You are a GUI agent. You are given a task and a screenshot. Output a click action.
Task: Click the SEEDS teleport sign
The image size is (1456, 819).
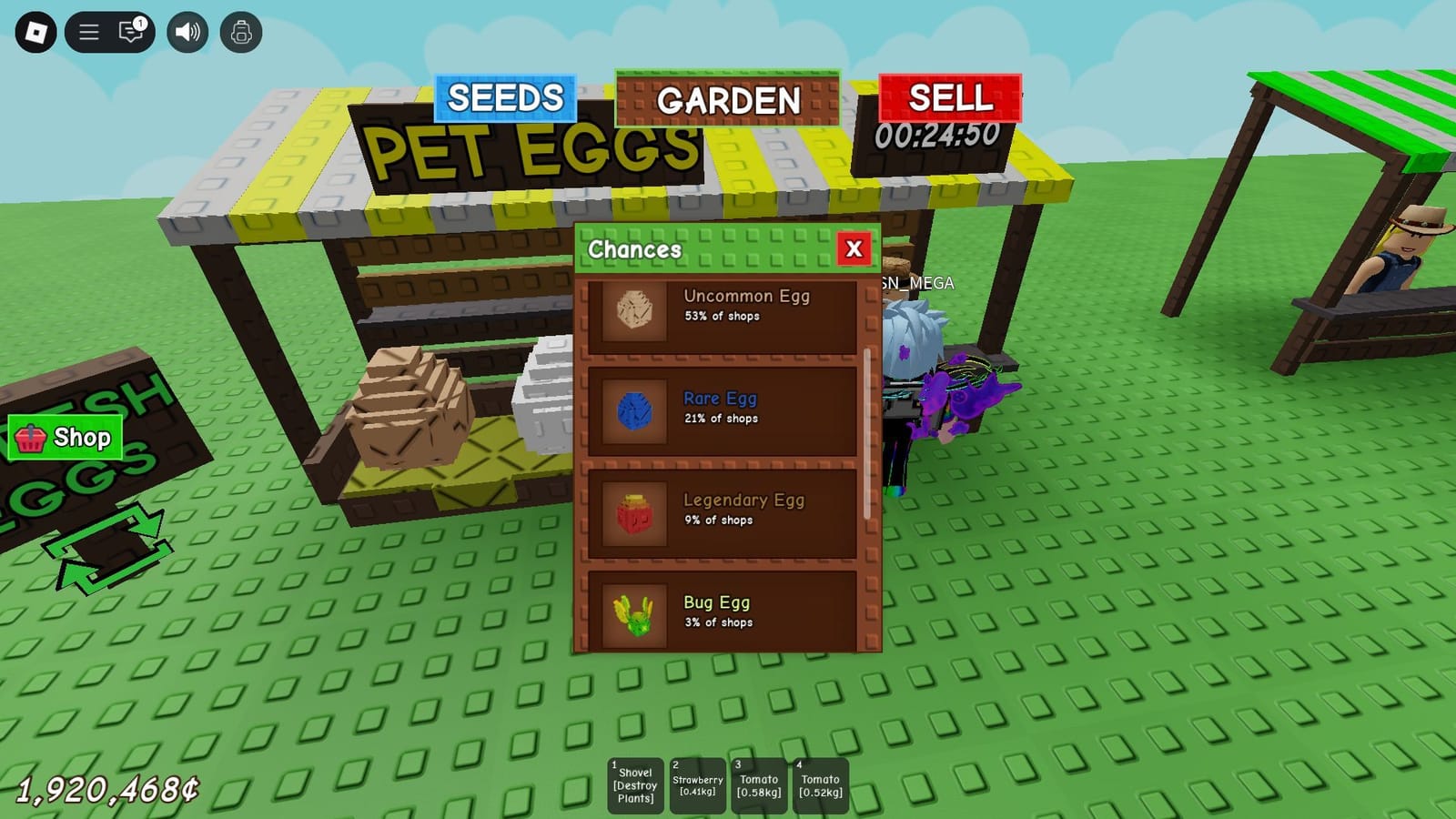tap(506, 98)
